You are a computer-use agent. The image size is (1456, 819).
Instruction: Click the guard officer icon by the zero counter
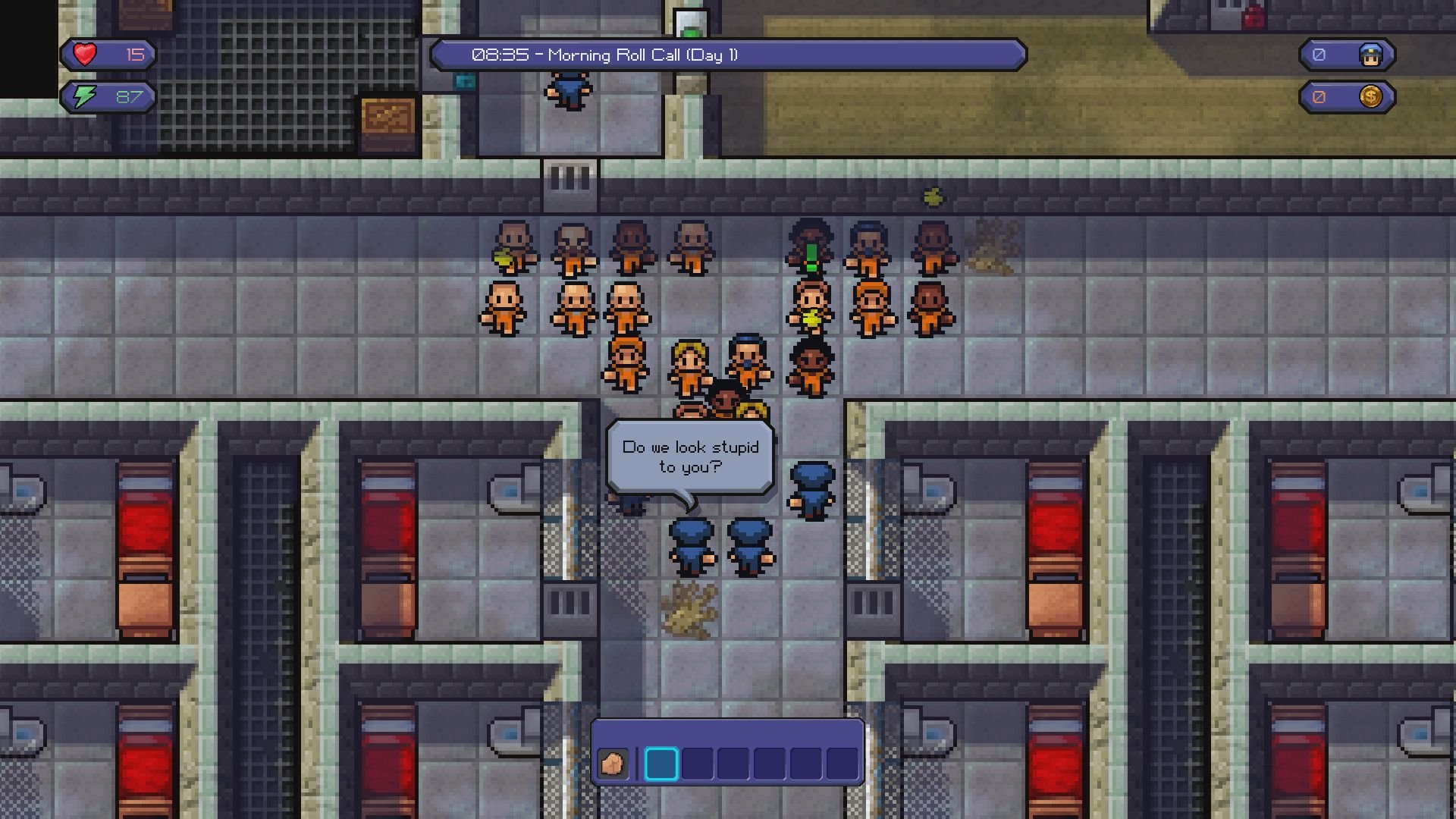click(1371, 54)
